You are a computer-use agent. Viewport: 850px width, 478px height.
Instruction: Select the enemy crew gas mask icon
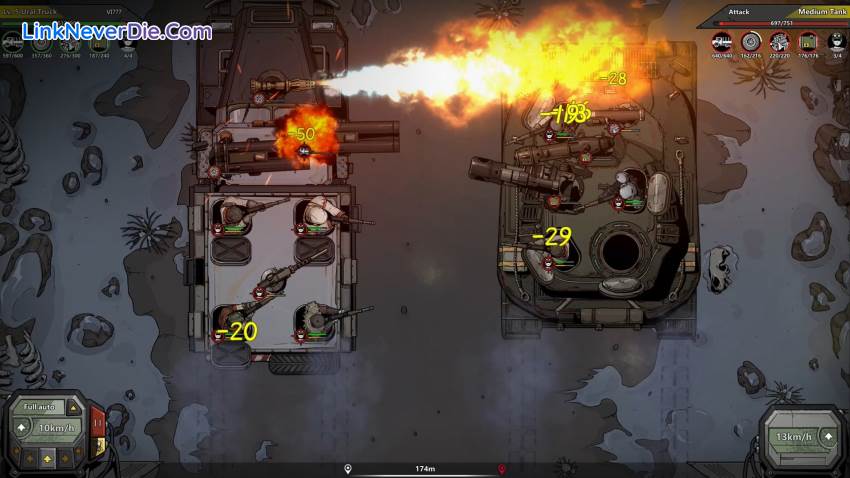835,41
